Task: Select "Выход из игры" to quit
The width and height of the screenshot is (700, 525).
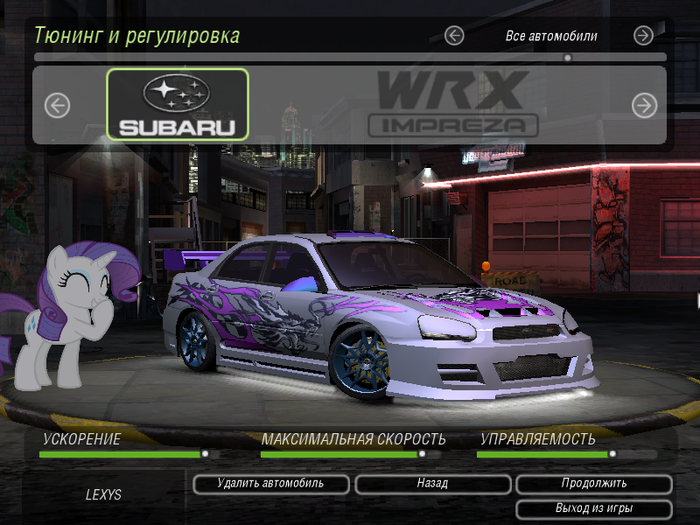Action: (594, 509)
